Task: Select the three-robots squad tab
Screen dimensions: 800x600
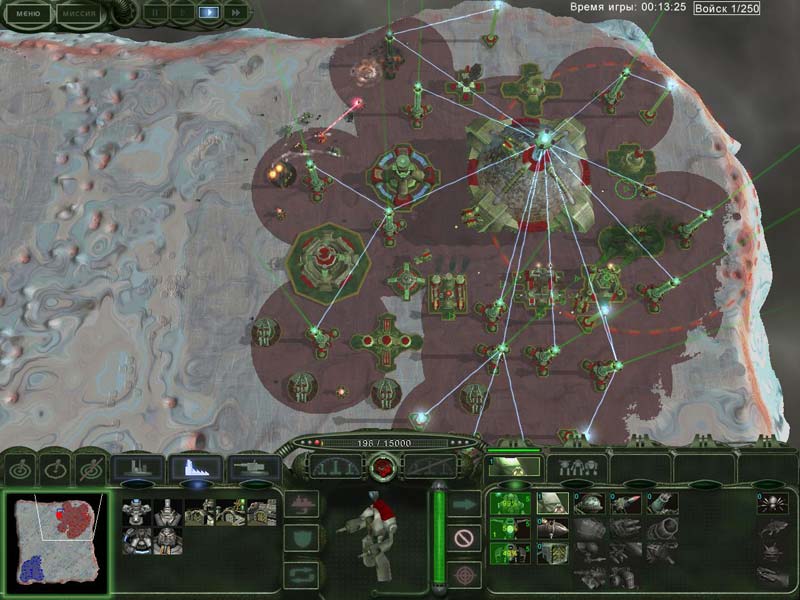Action: [x=577, y=467]
